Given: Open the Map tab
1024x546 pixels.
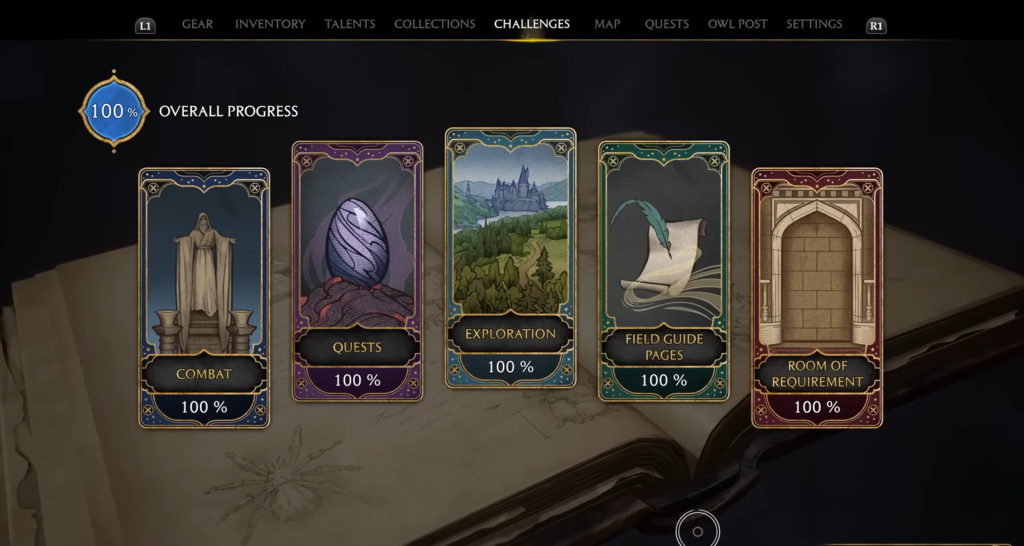Looking at the screenshot, I should 607,24.
